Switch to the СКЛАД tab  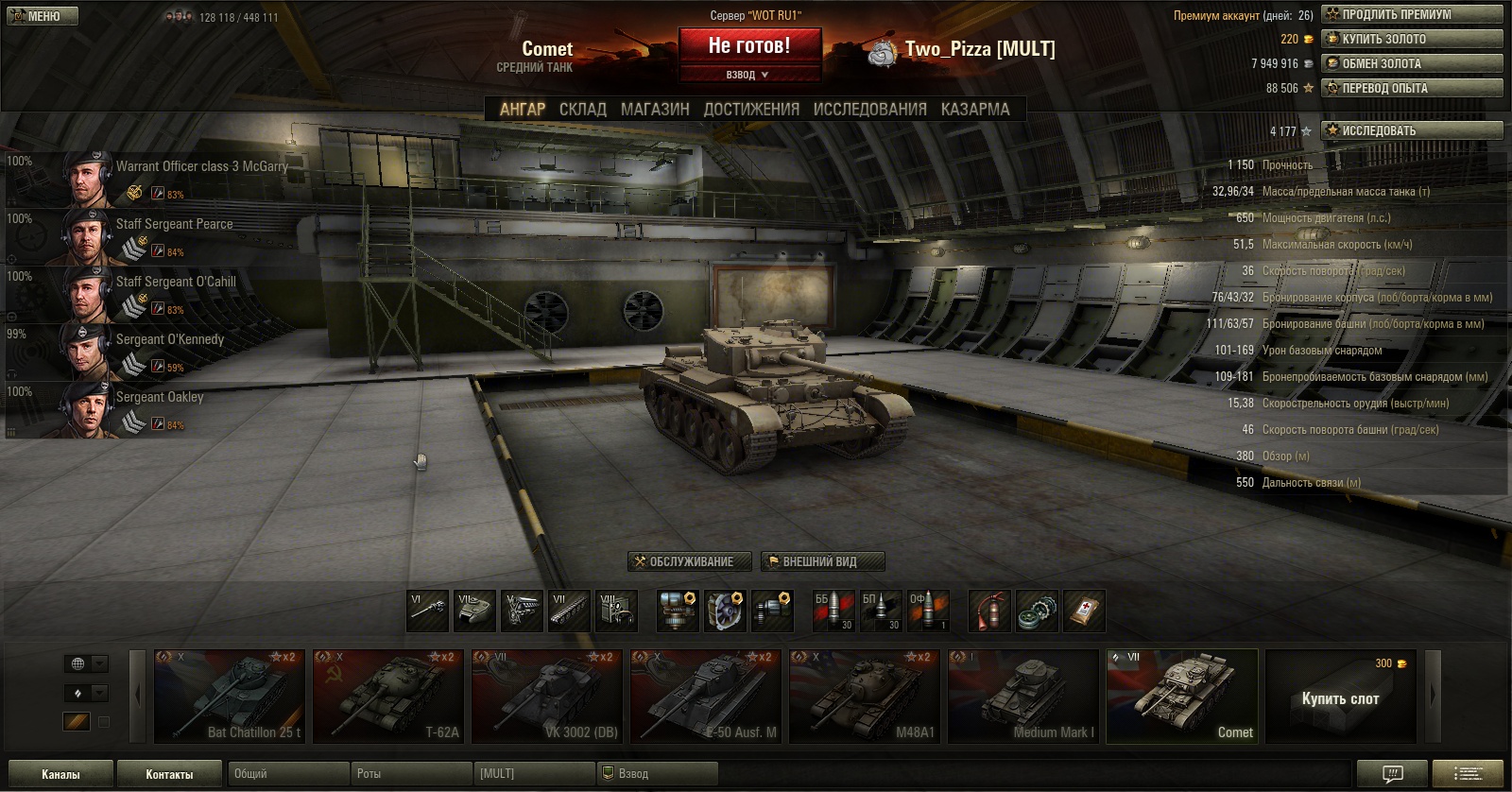pos(582,109)
